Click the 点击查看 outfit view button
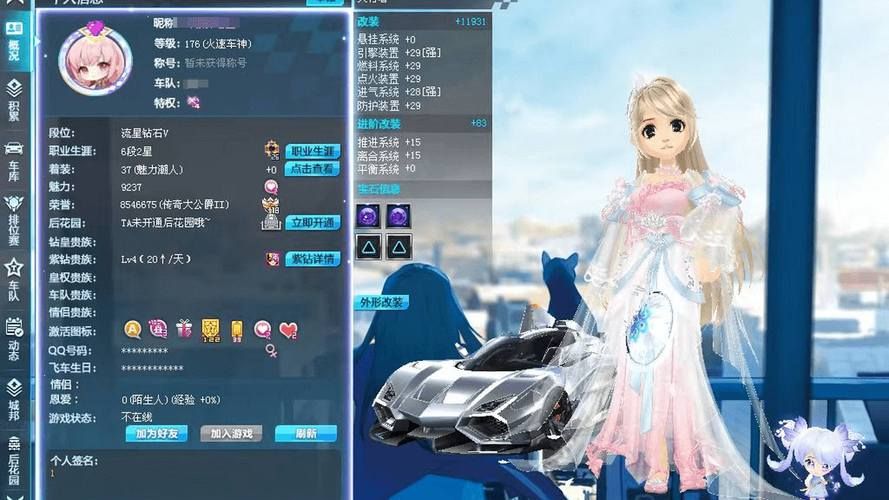Image resolution: width=889 pixels, height=500 pixels. tap(313, 169)
